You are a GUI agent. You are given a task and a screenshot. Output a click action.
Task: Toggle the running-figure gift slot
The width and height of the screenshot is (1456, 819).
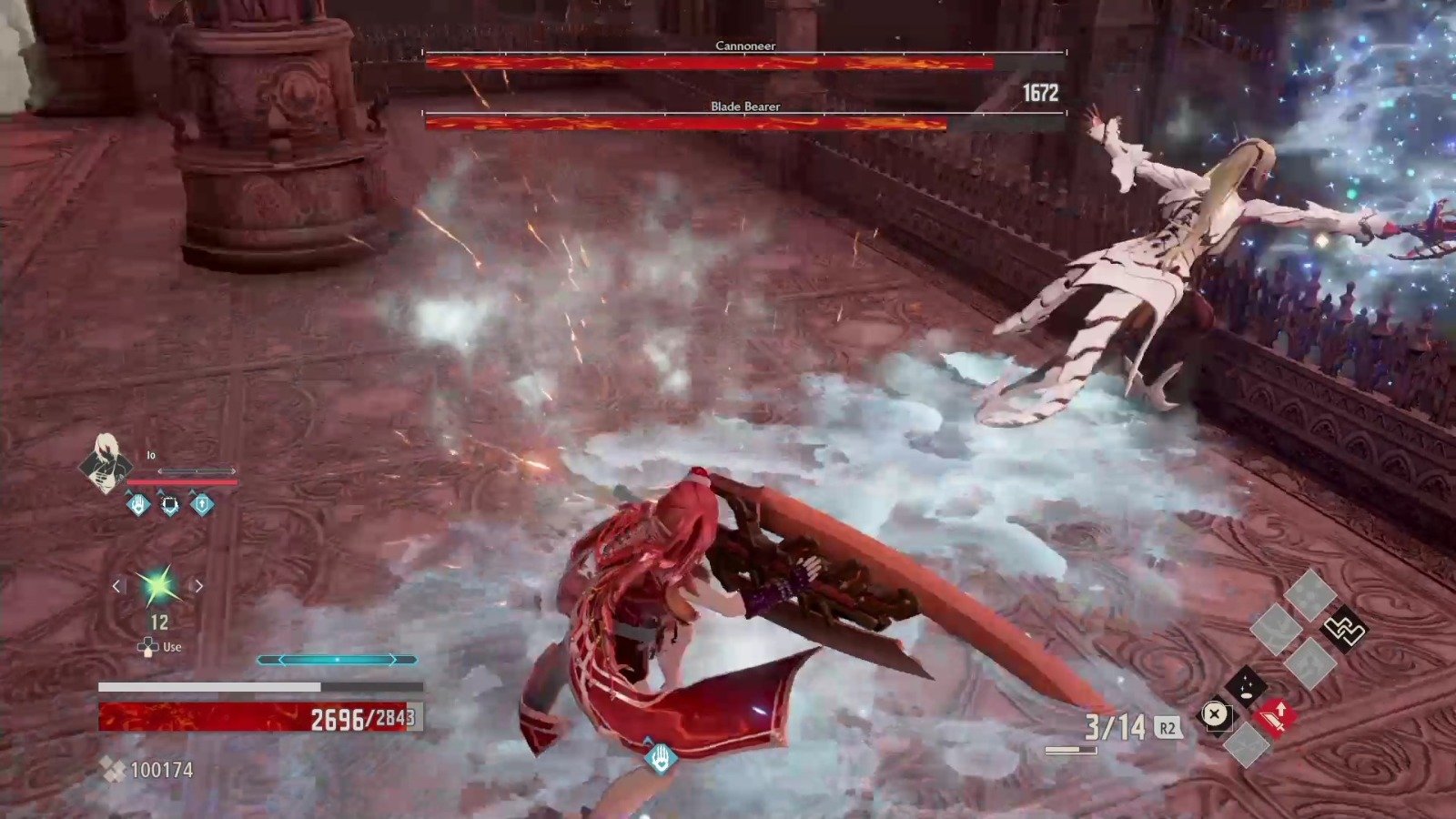point(1309,663)
